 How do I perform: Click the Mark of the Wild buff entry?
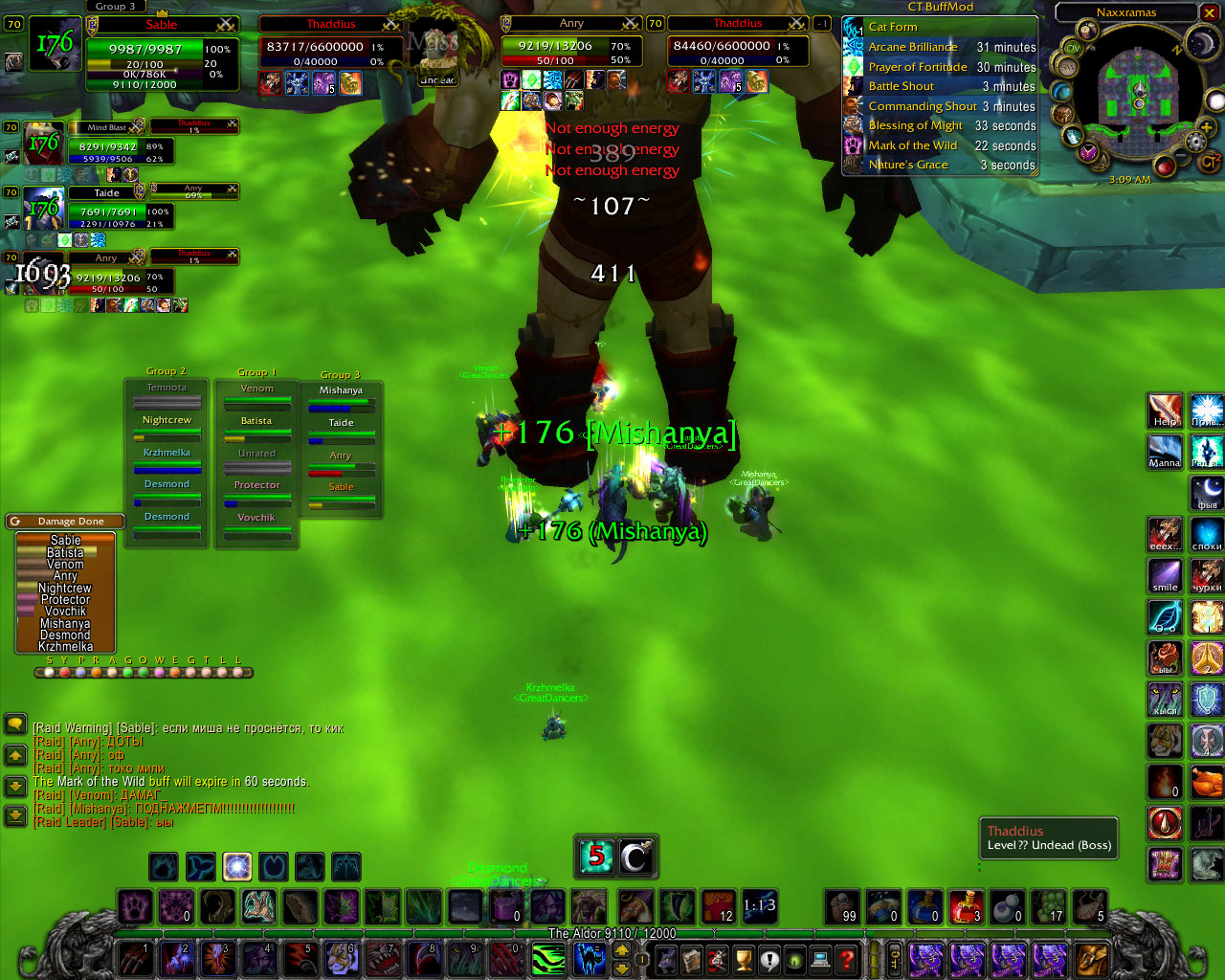[x=912, y=145]
